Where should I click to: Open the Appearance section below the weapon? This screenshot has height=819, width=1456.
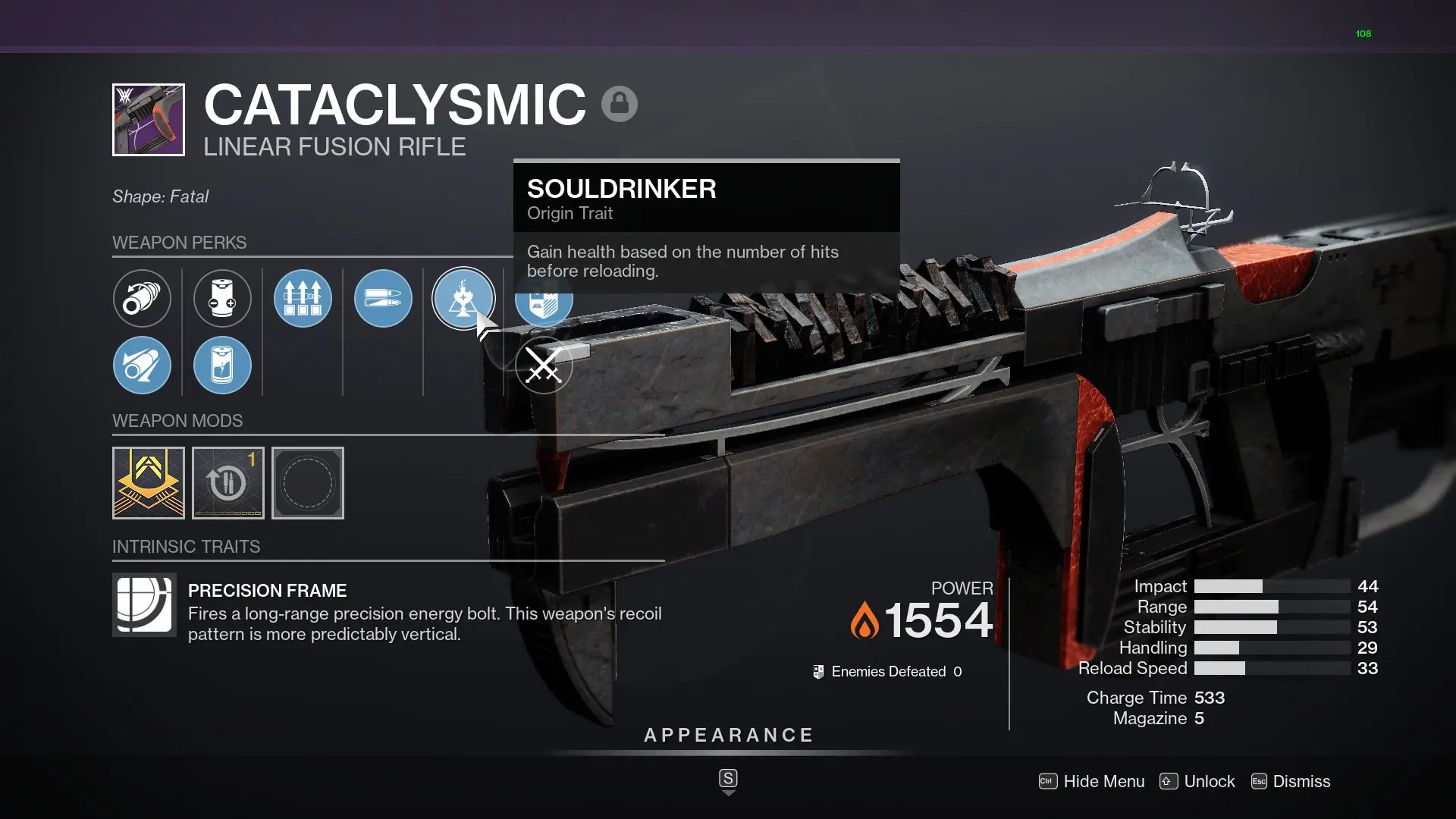(x=728, y=734)
